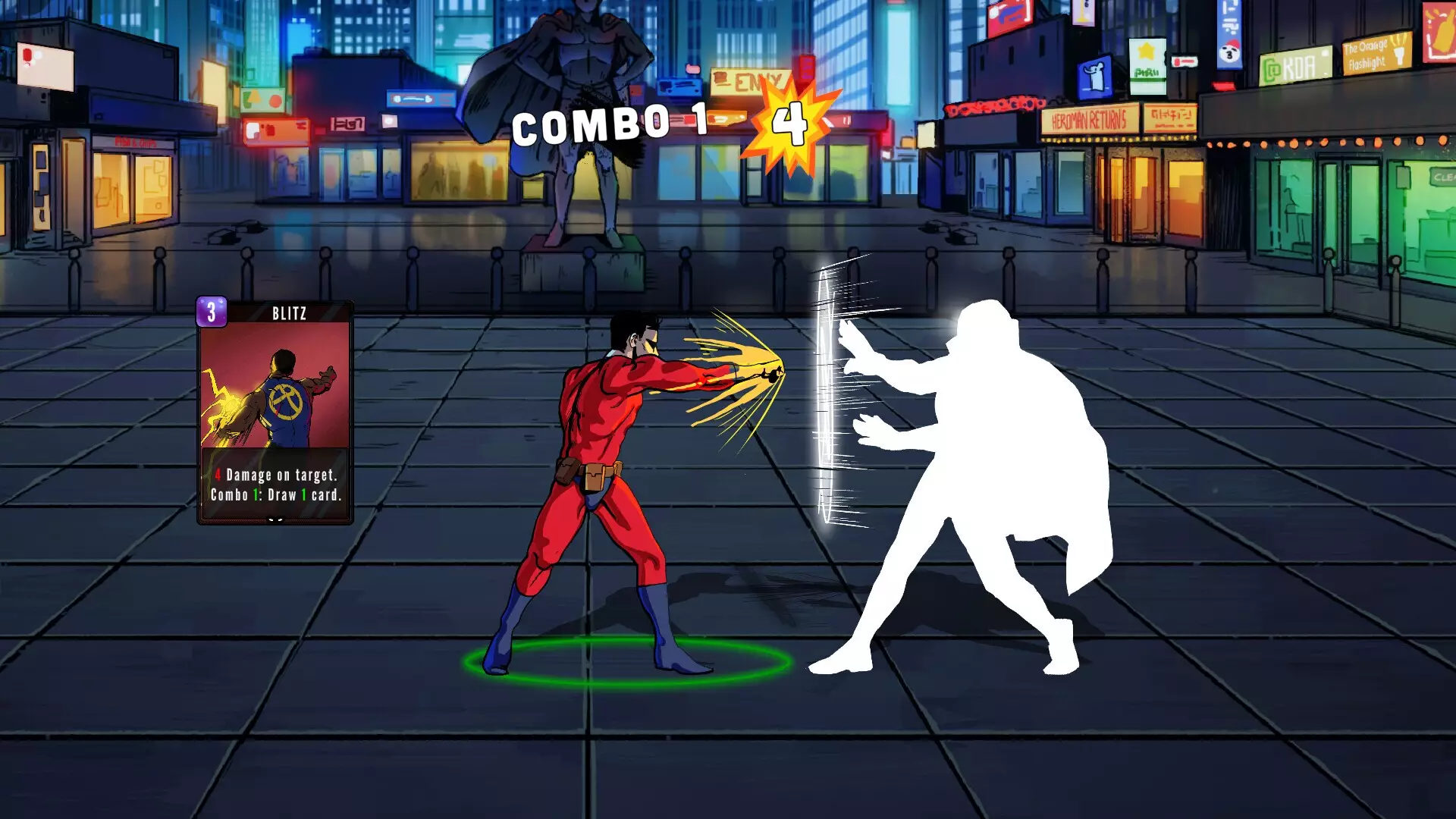Click the blue winking face banner sign
The height and width of the screenshot is (819, 1456).
point(1229,53)
